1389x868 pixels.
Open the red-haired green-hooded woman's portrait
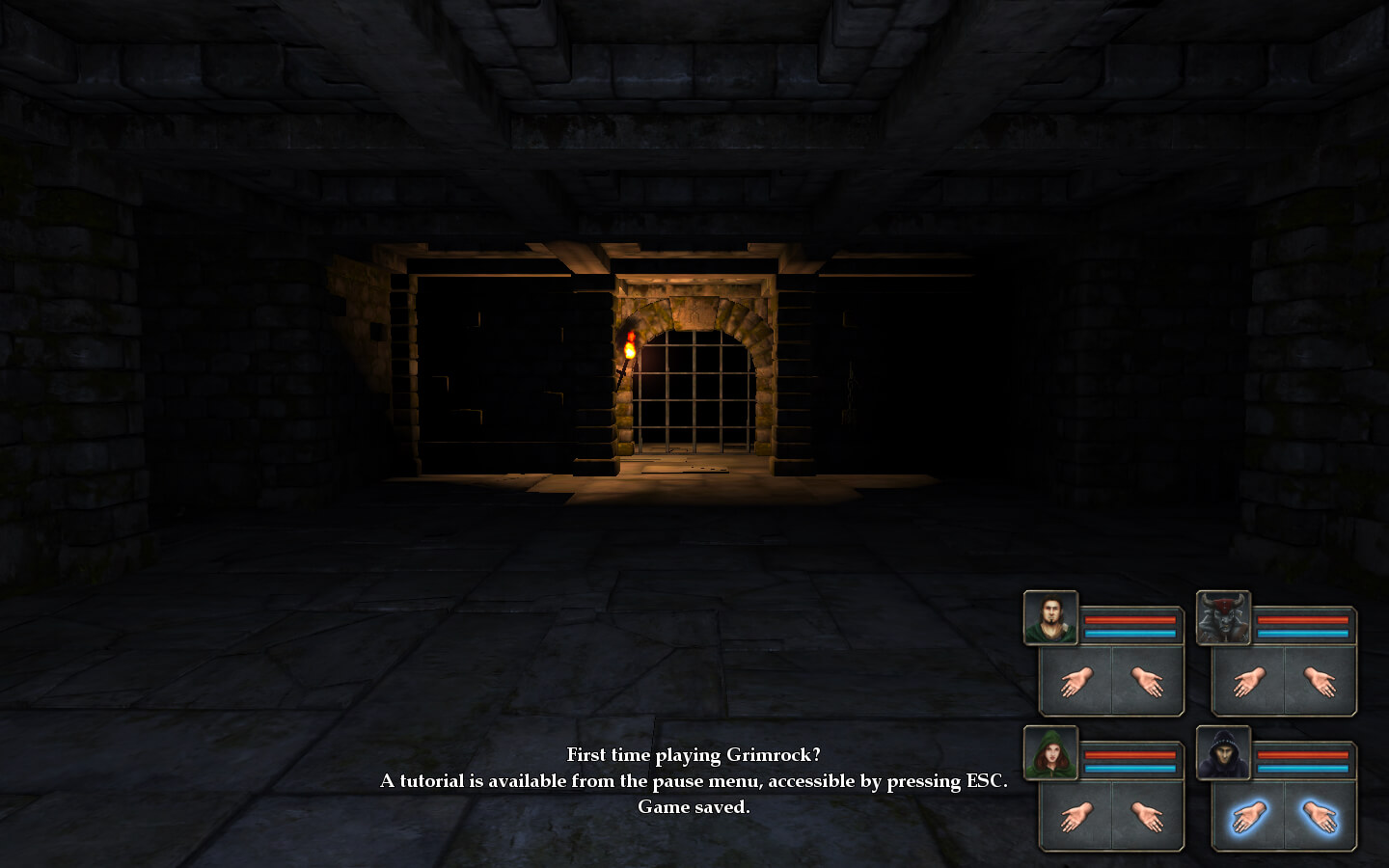click(x=1050, y=753)
